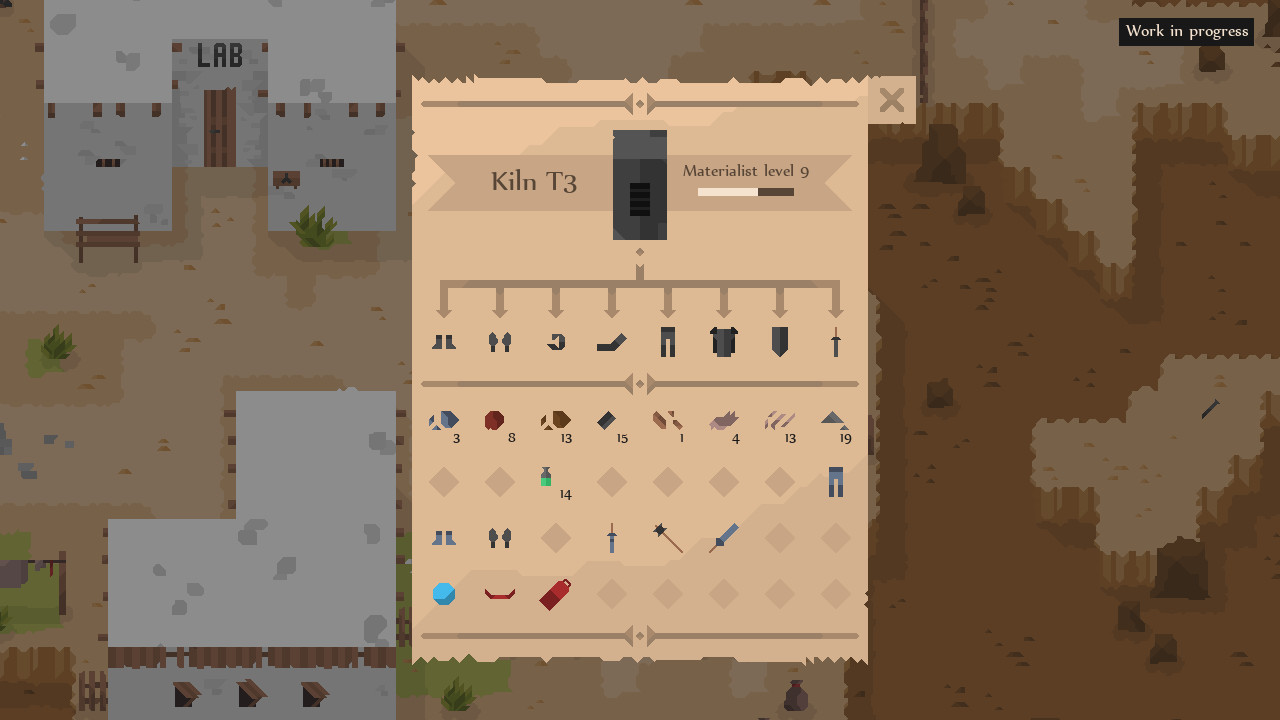
Task: Click the pink hide material showing 4
Action: 723,420
